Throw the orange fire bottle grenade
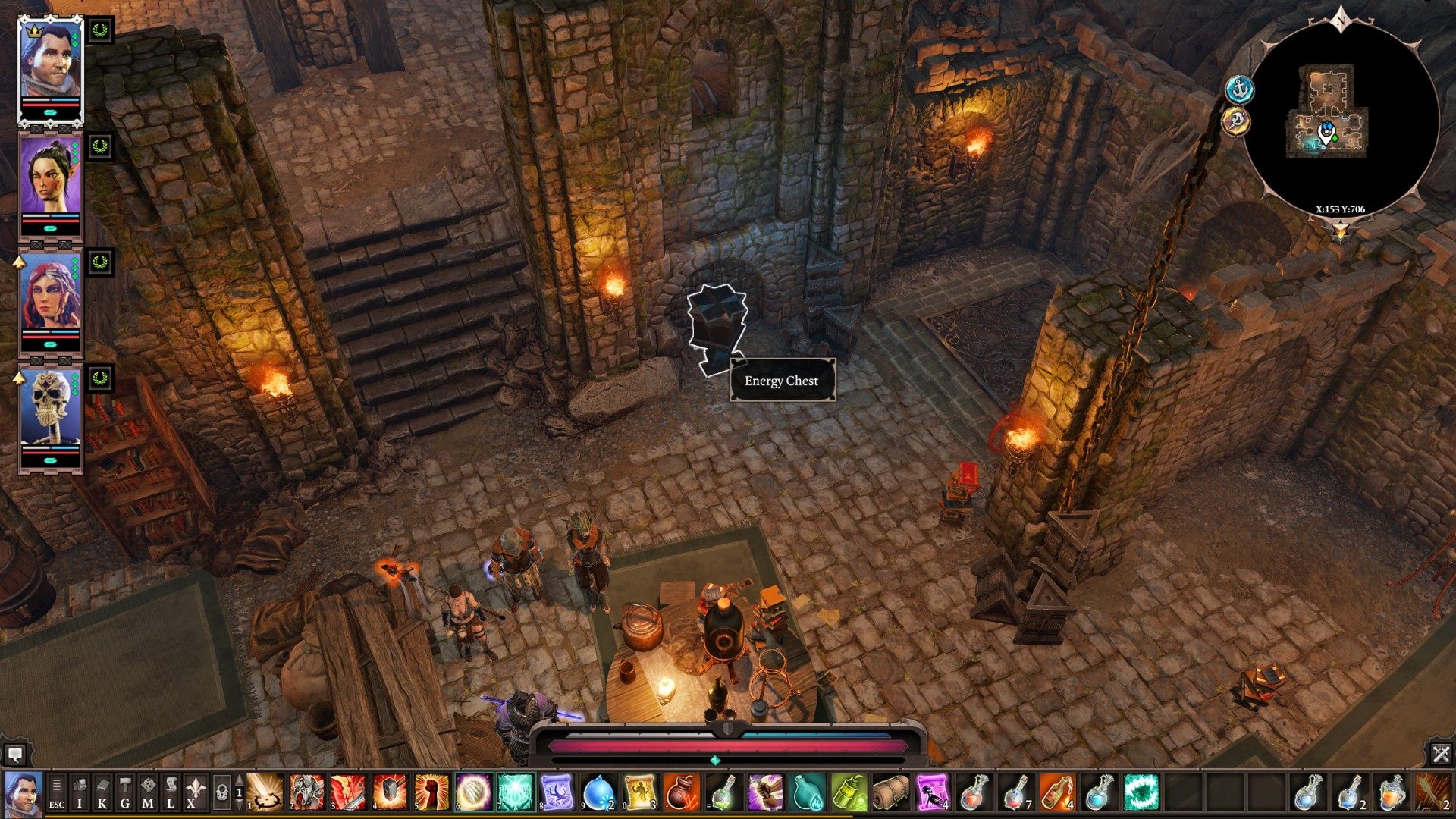This screenshot has height=819, width=1456. tap(1058, 792)
